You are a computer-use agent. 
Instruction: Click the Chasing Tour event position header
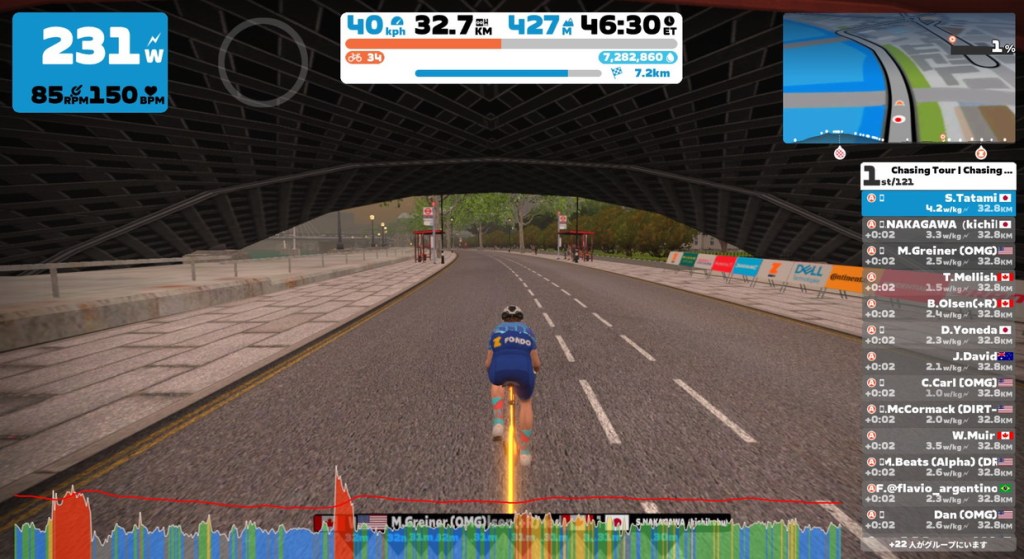click(938, 175)
